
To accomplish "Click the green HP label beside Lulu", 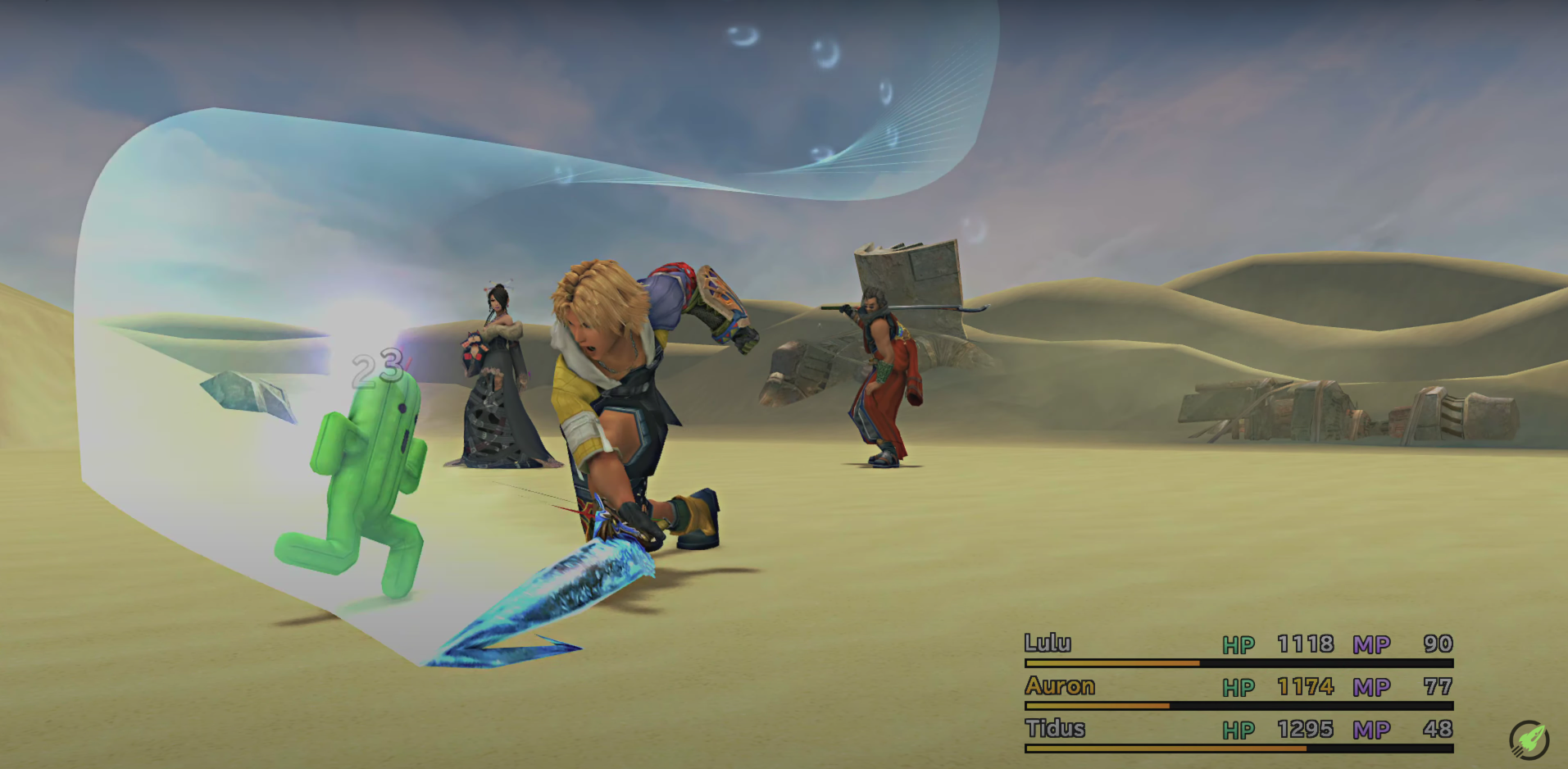I will [x=1238, y=645].
